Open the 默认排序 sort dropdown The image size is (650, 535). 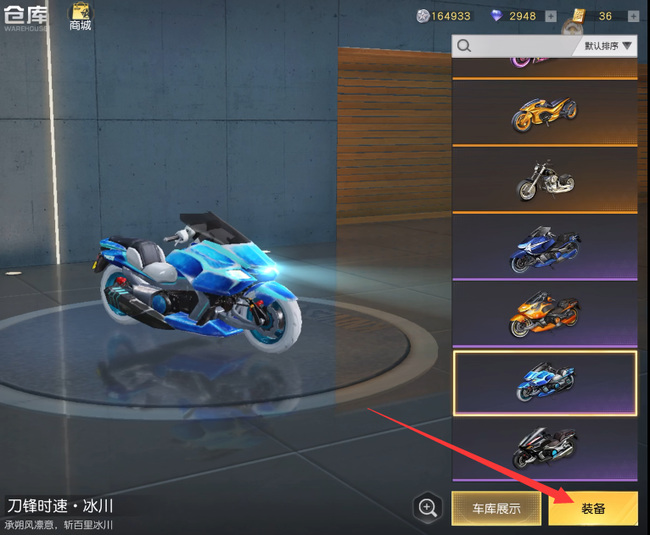(608, 46)
